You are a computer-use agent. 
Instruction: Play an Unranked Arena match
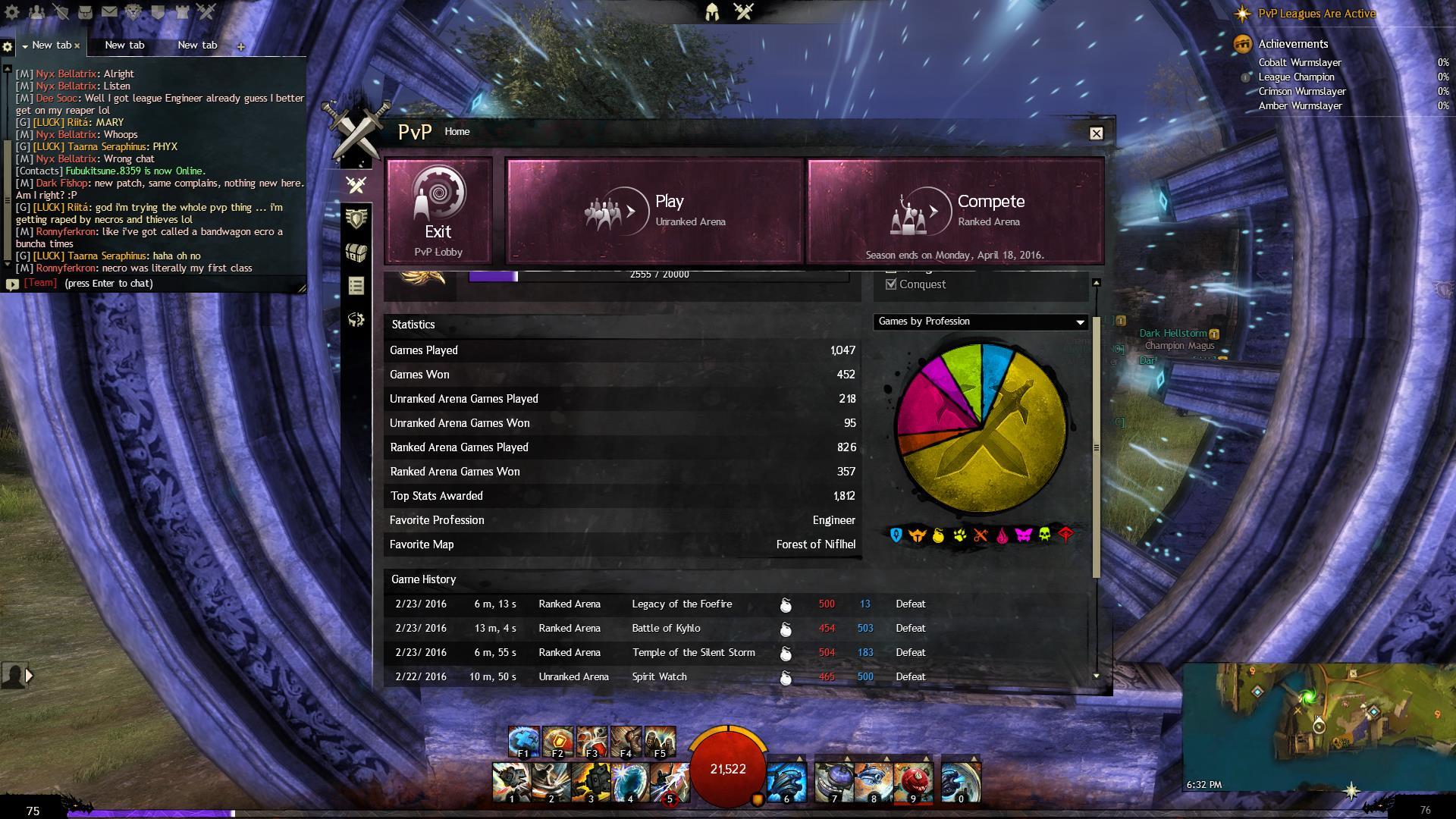coord(654,211)
